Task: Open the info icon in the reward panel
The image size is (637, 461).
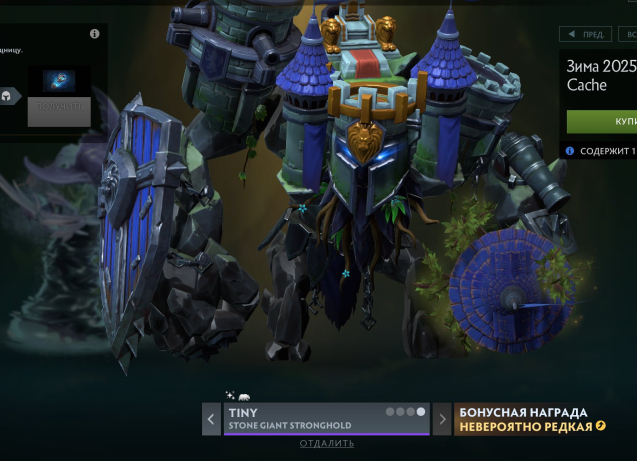Action: pyautogui.click(x=95, y=34)
